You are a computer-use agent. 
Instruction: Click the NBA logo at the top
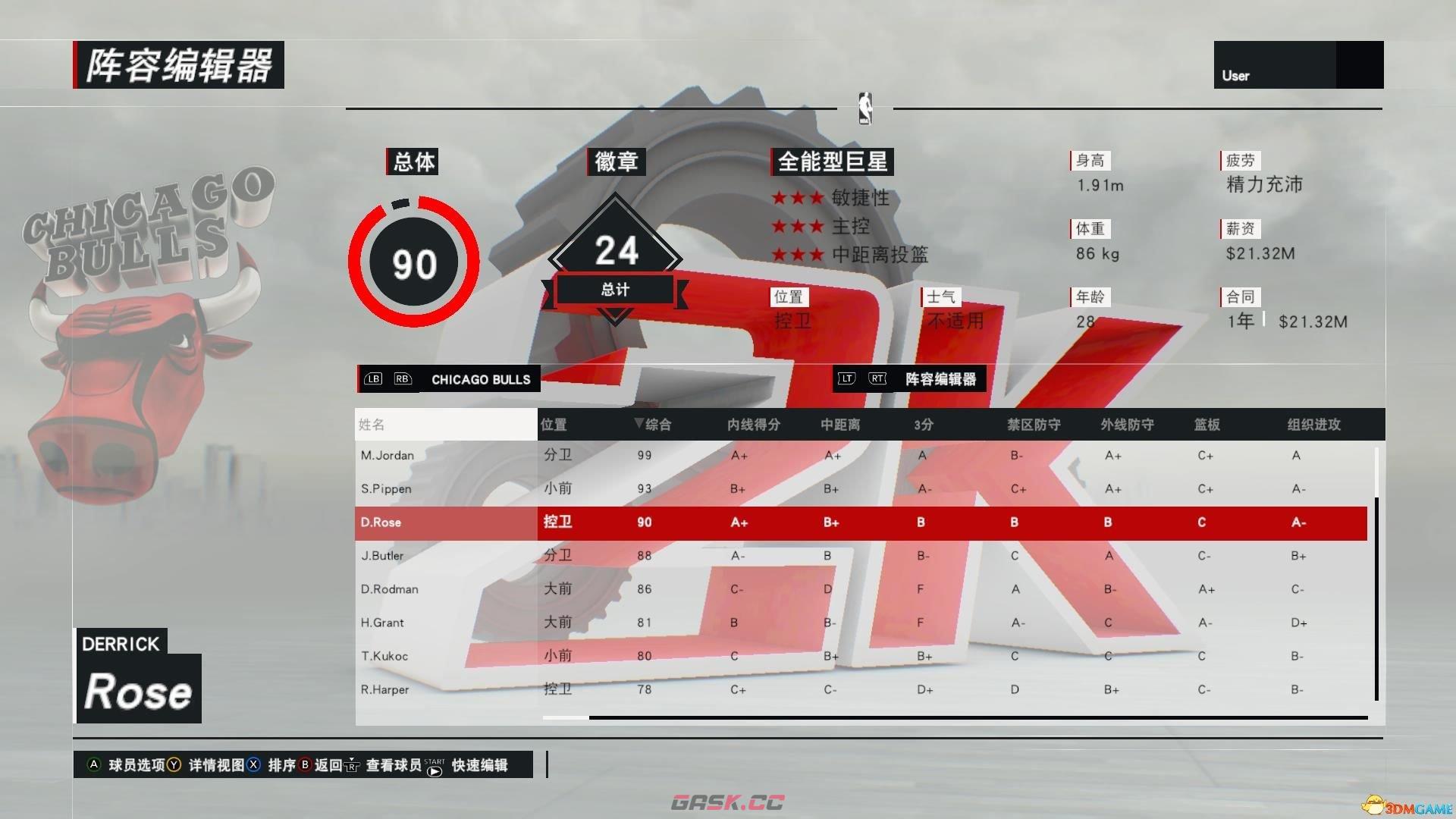[865, 108]
